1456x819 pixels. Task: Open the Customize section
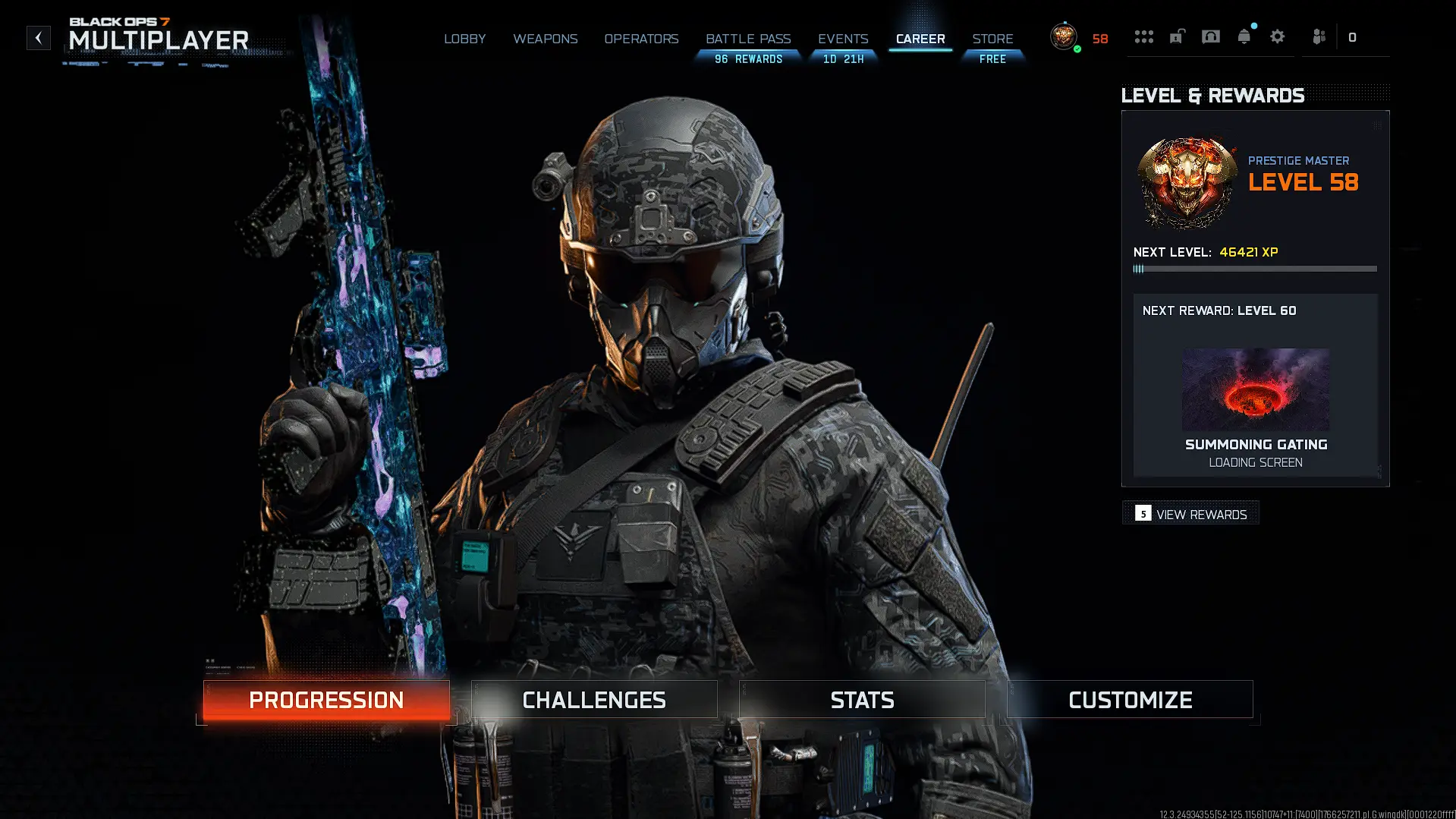click(1130, 699)
